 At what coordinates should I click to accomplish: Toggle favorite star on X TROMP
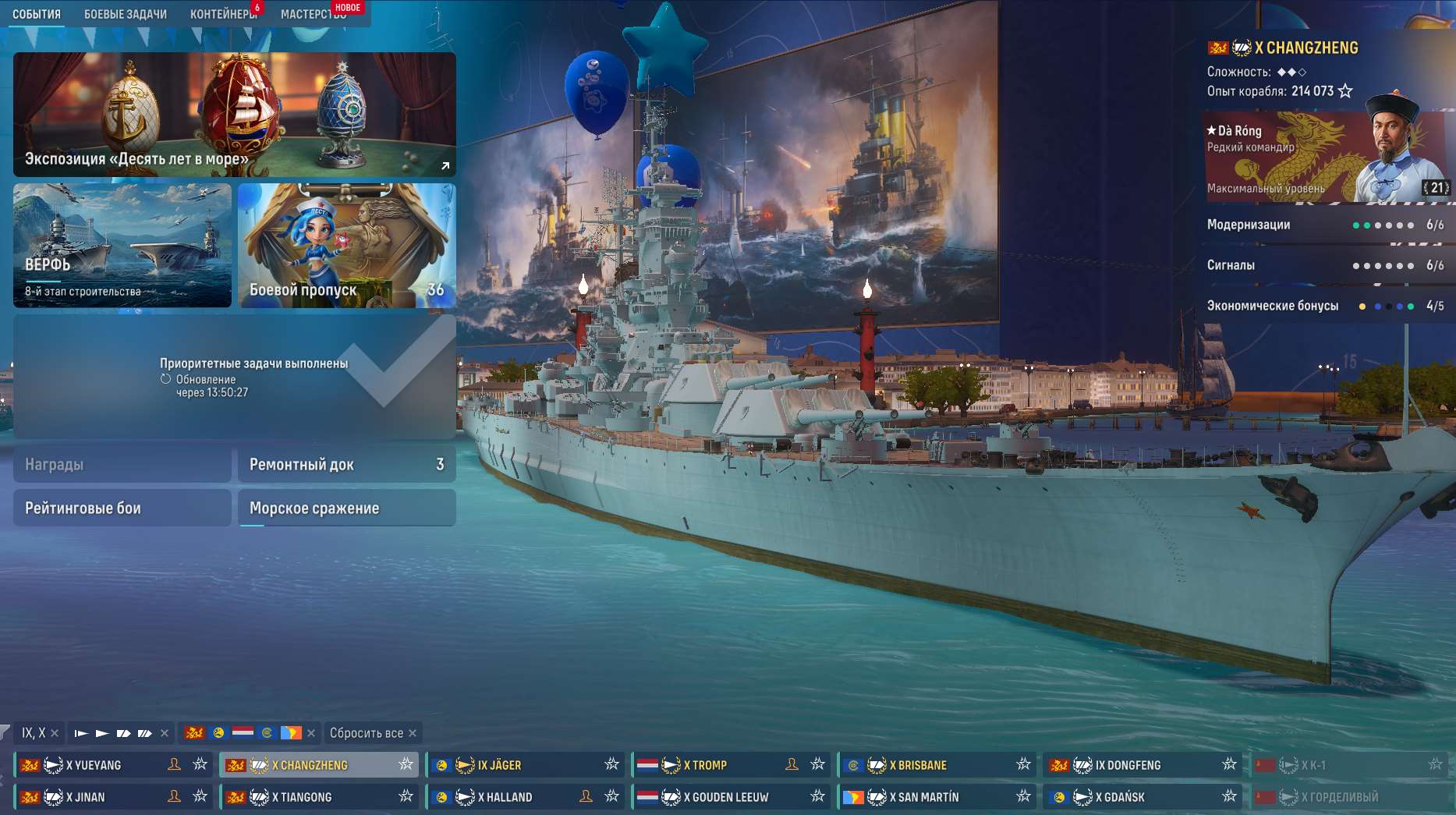click(x=817, y=765)
